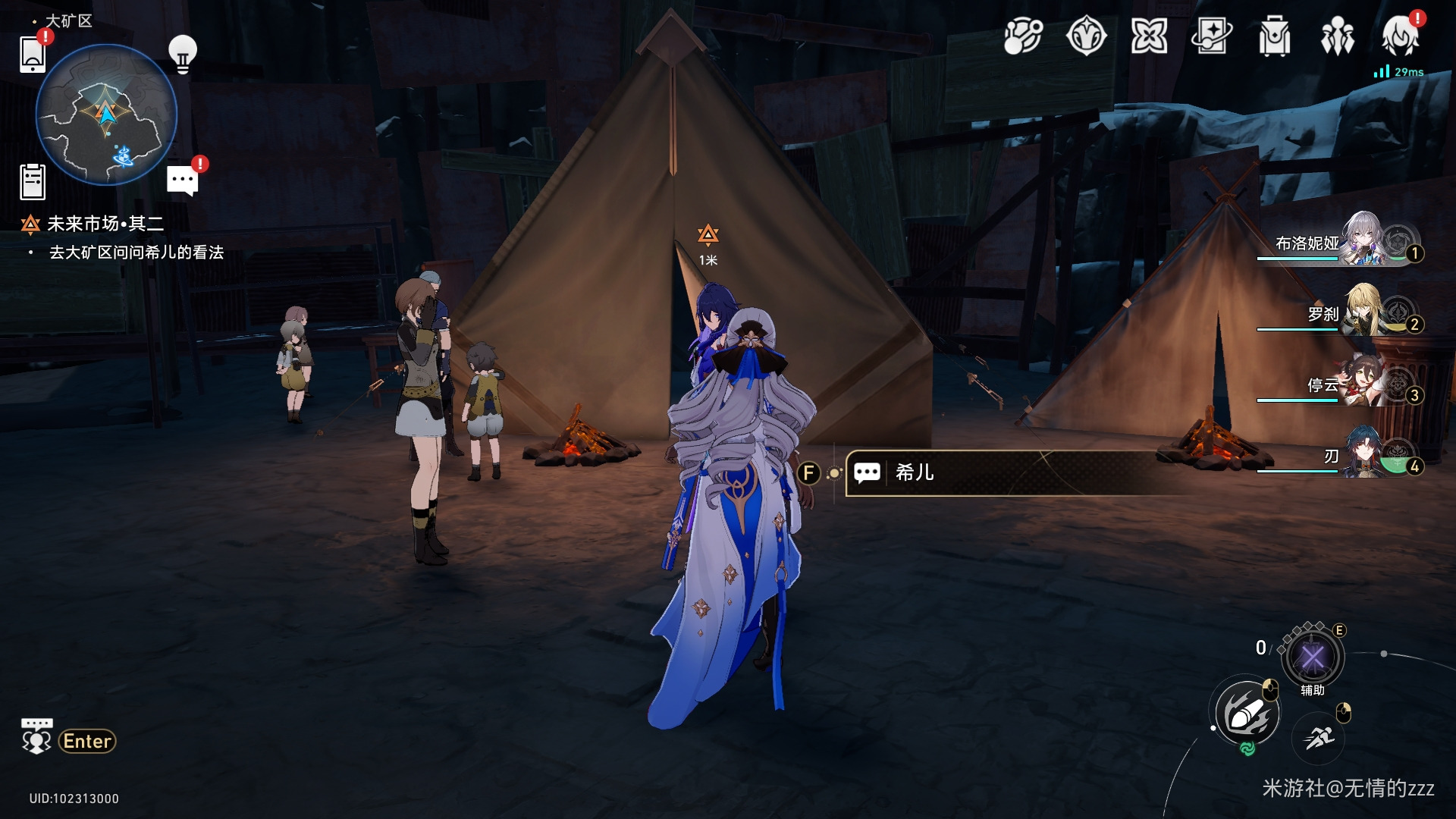Toggle the sprint running icon
Viewport: 1456px width, 819px height.
point(1319,736)
